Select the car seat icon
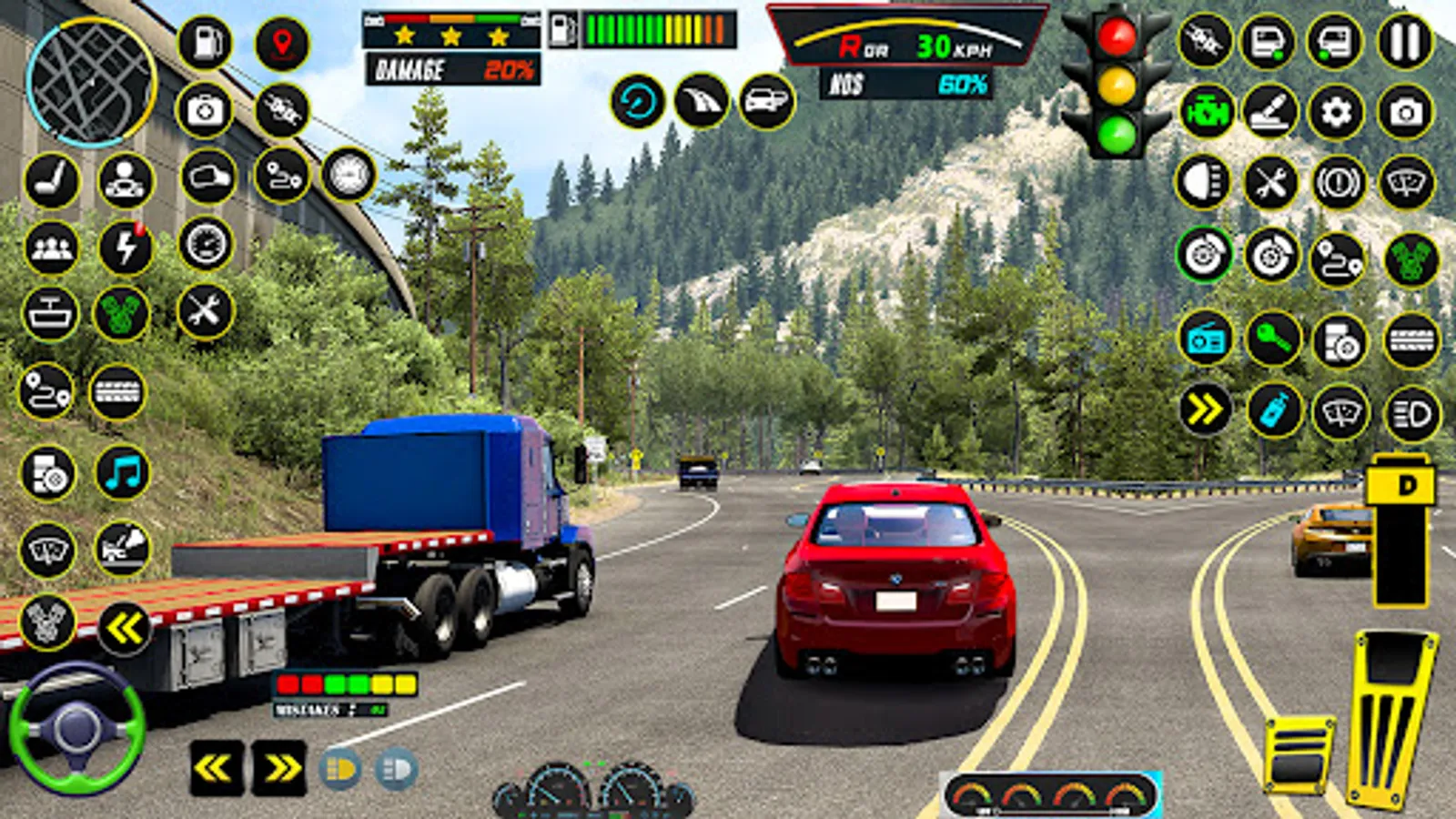1456x819 pixels. coord(51,179)
